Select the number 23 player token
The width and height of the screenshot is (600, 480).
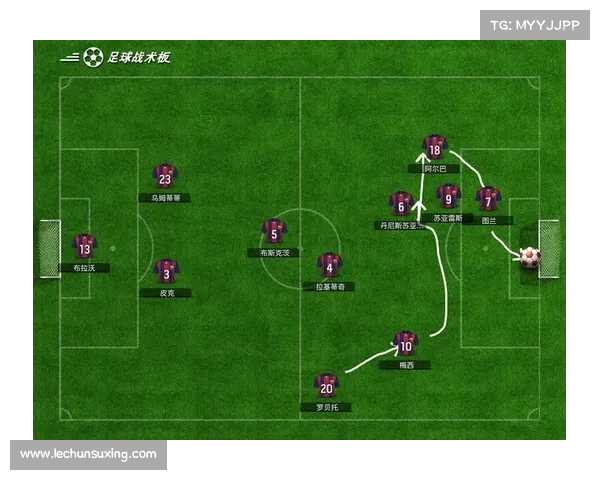pyautogui.click(x=165, y=177)
